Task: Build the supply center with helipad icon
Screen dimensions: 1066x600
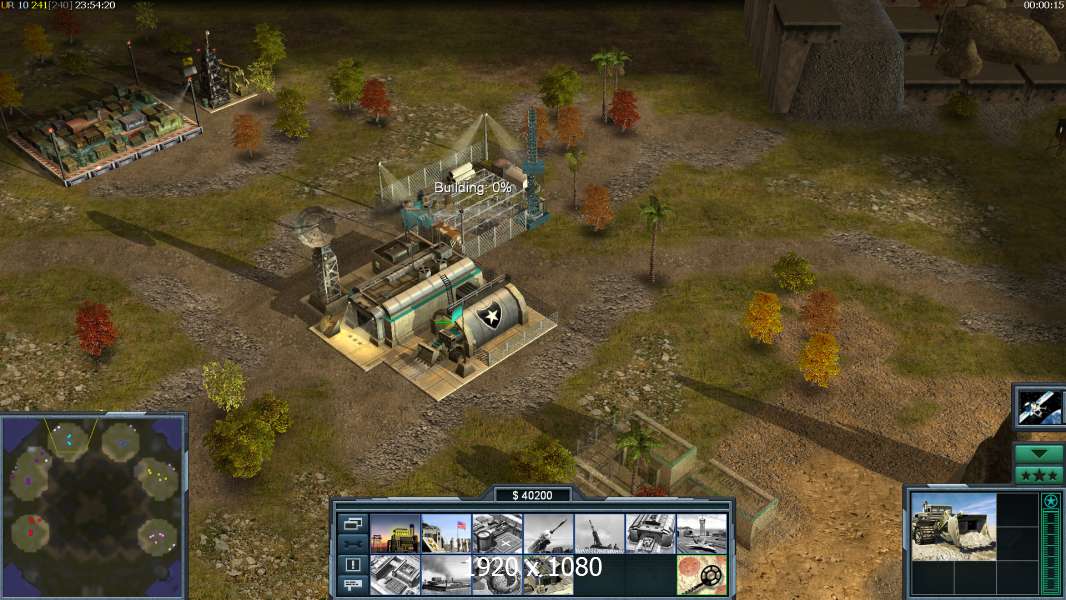Action: coord(497,534)
